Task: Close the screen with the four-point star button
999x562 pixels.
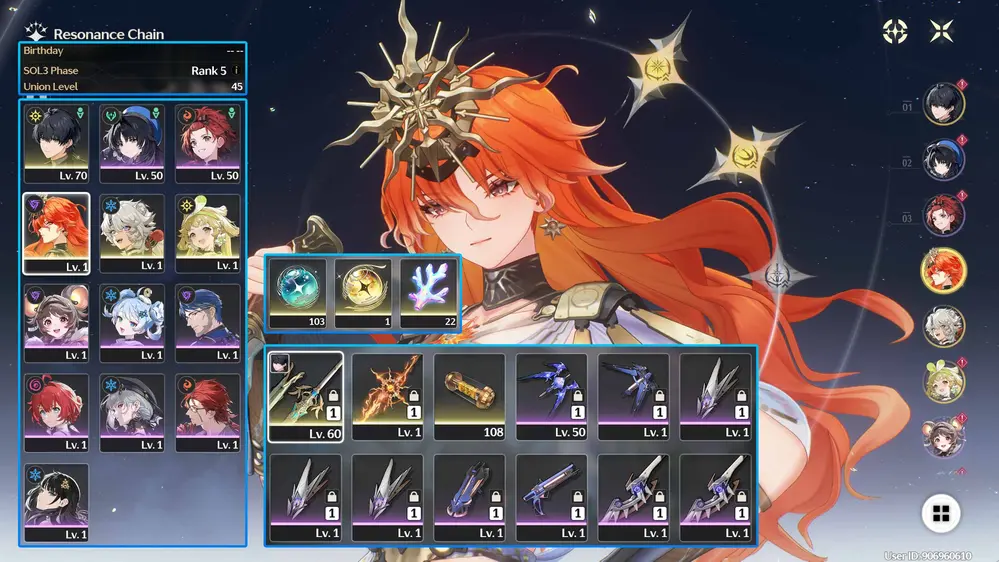Action: [941, 31]
